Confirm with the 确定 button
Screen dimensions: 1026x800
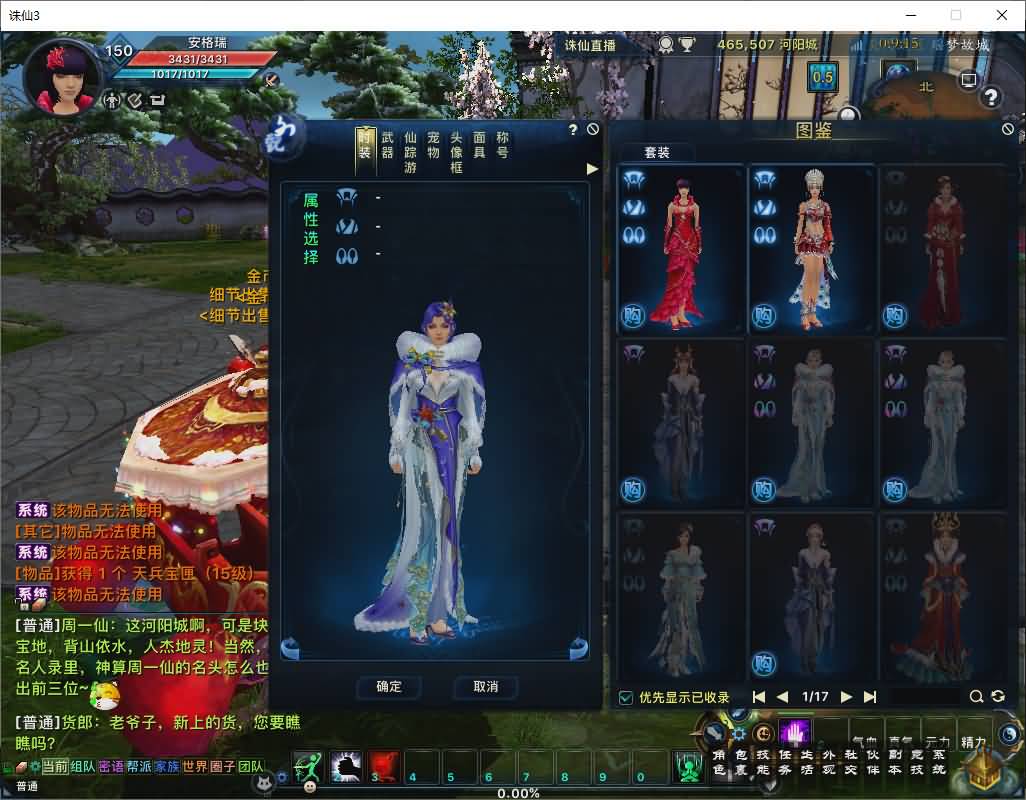[389, 687]
